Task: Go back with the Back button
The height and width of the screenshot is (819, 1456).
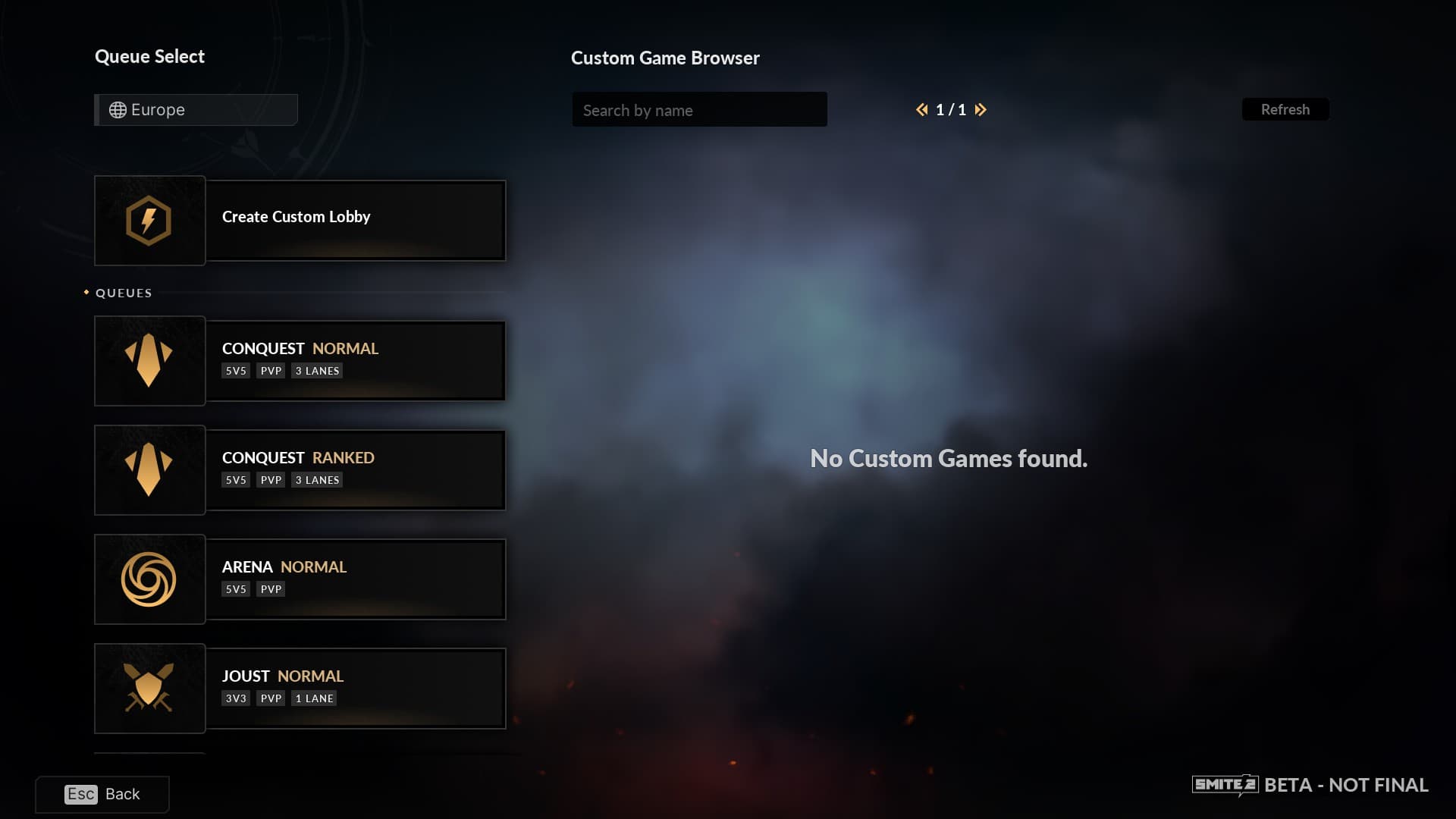Action: pyautogui.click(x=102, y=794)
